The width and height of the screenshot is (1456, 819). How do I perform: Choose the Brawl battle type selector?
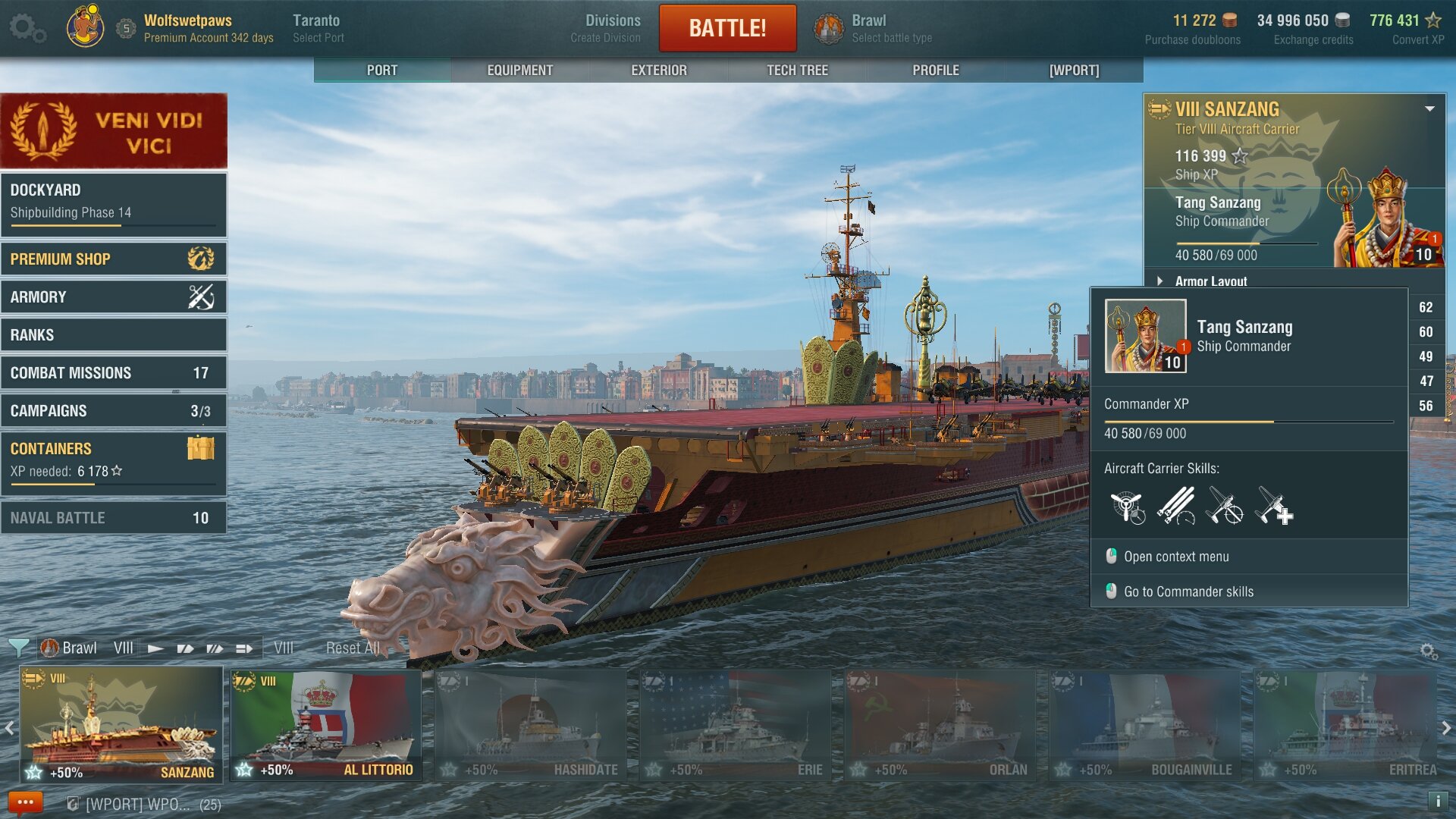[872, 28]
